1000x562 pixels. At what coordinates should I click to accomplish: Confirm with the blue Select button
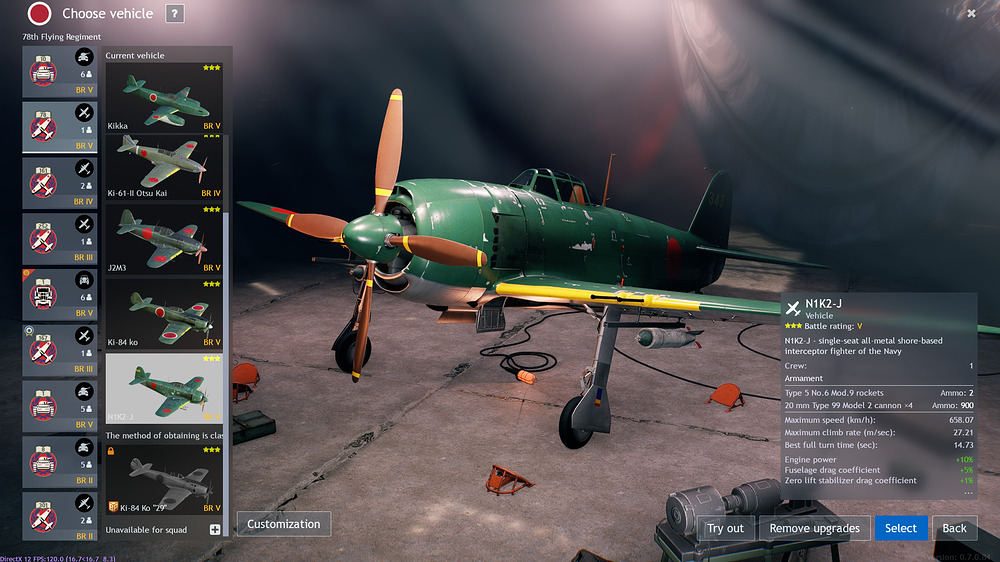900,528
